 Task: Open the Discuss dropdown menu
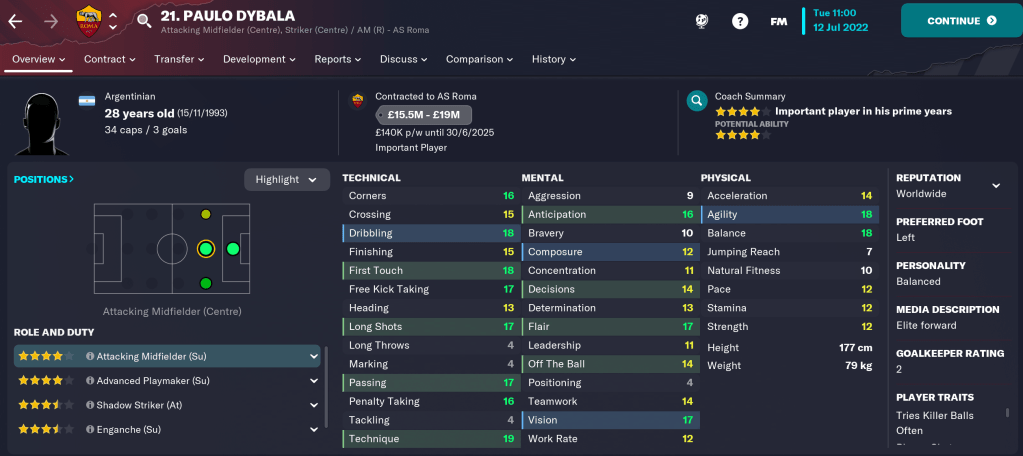click(x=404, y=59)
